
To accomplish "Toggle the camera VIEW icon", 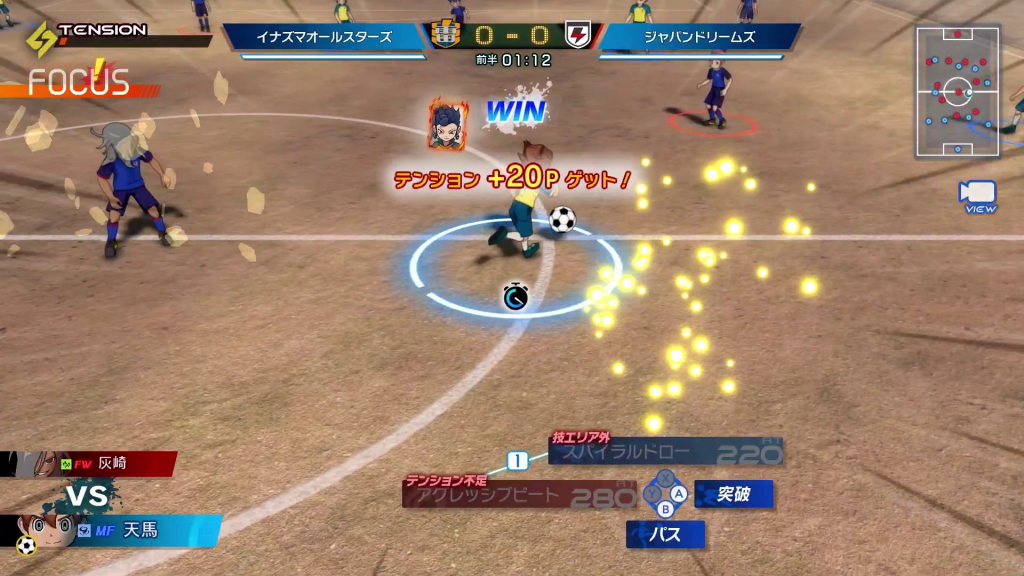I will tap(977, 195).
